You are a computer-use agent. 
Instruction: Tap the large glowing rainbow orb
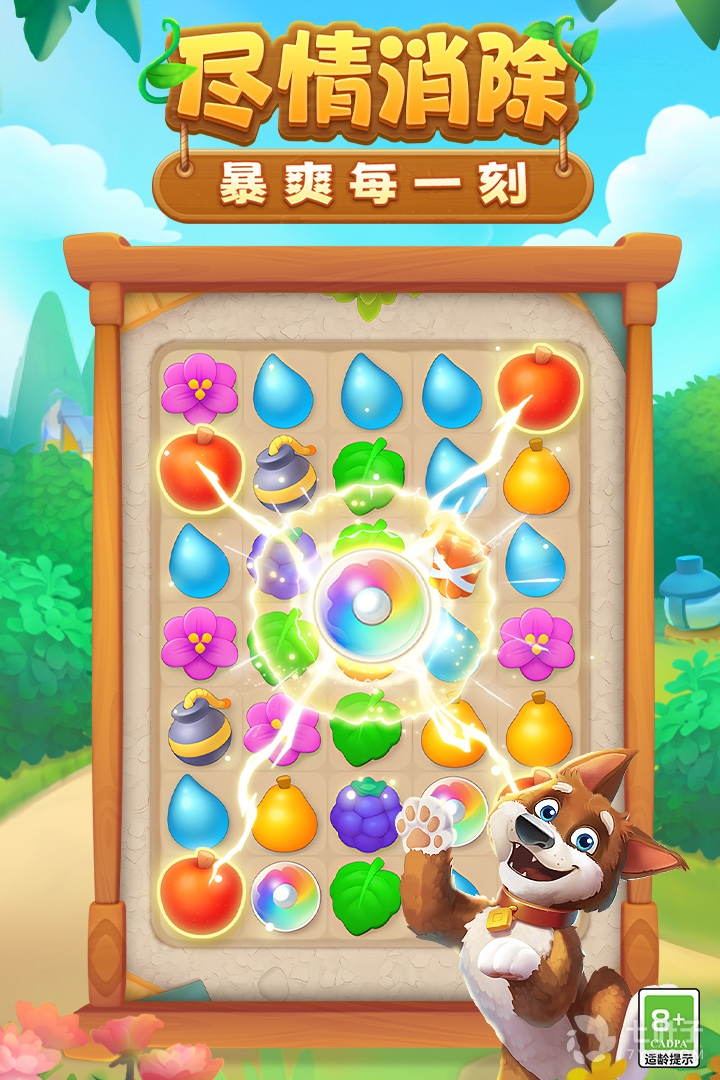click(x=372, y=603)
